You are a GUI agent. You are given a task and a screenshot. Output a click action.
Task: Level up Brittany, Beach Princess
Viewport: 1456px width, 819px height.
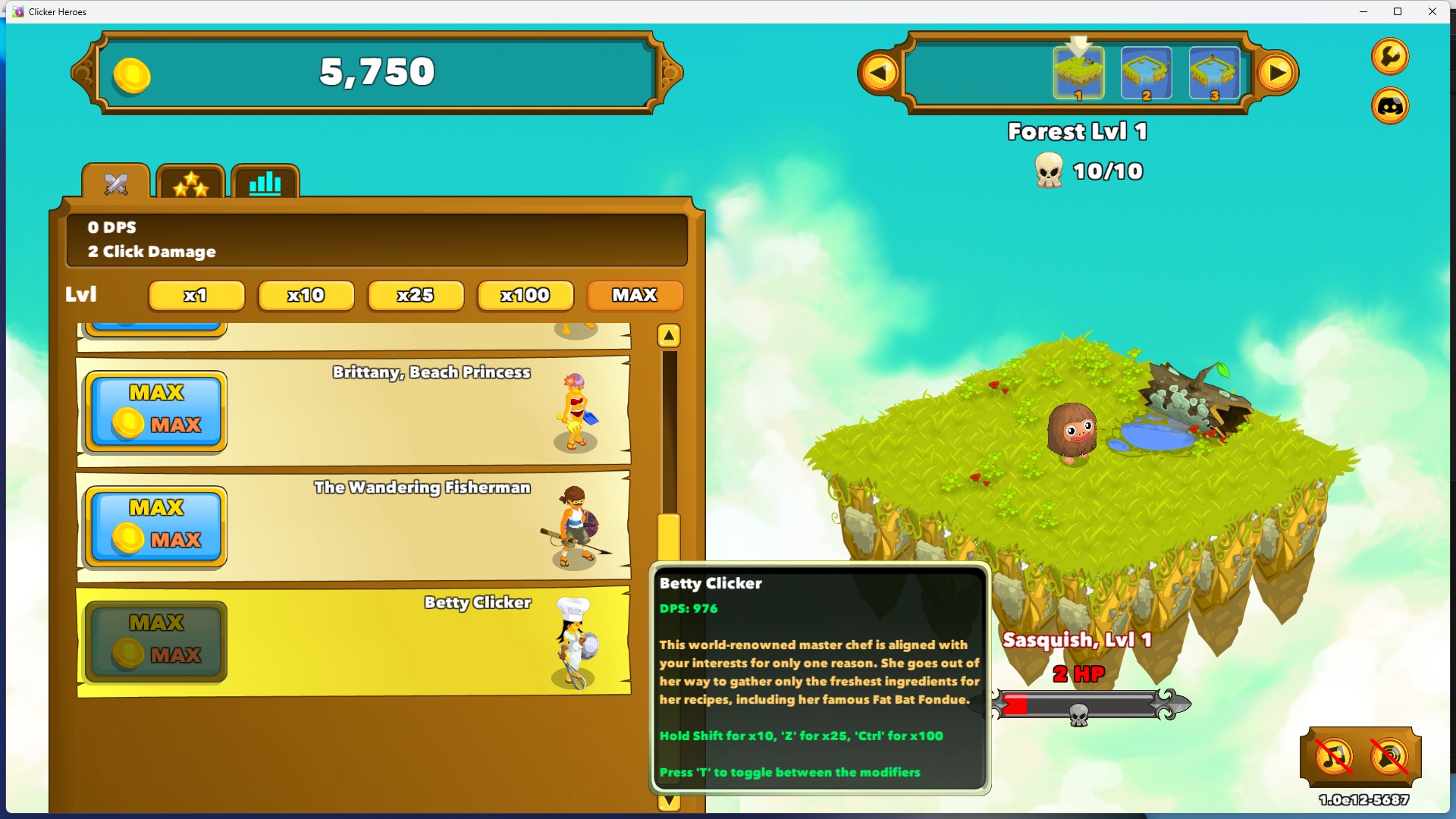pos(156,410)
